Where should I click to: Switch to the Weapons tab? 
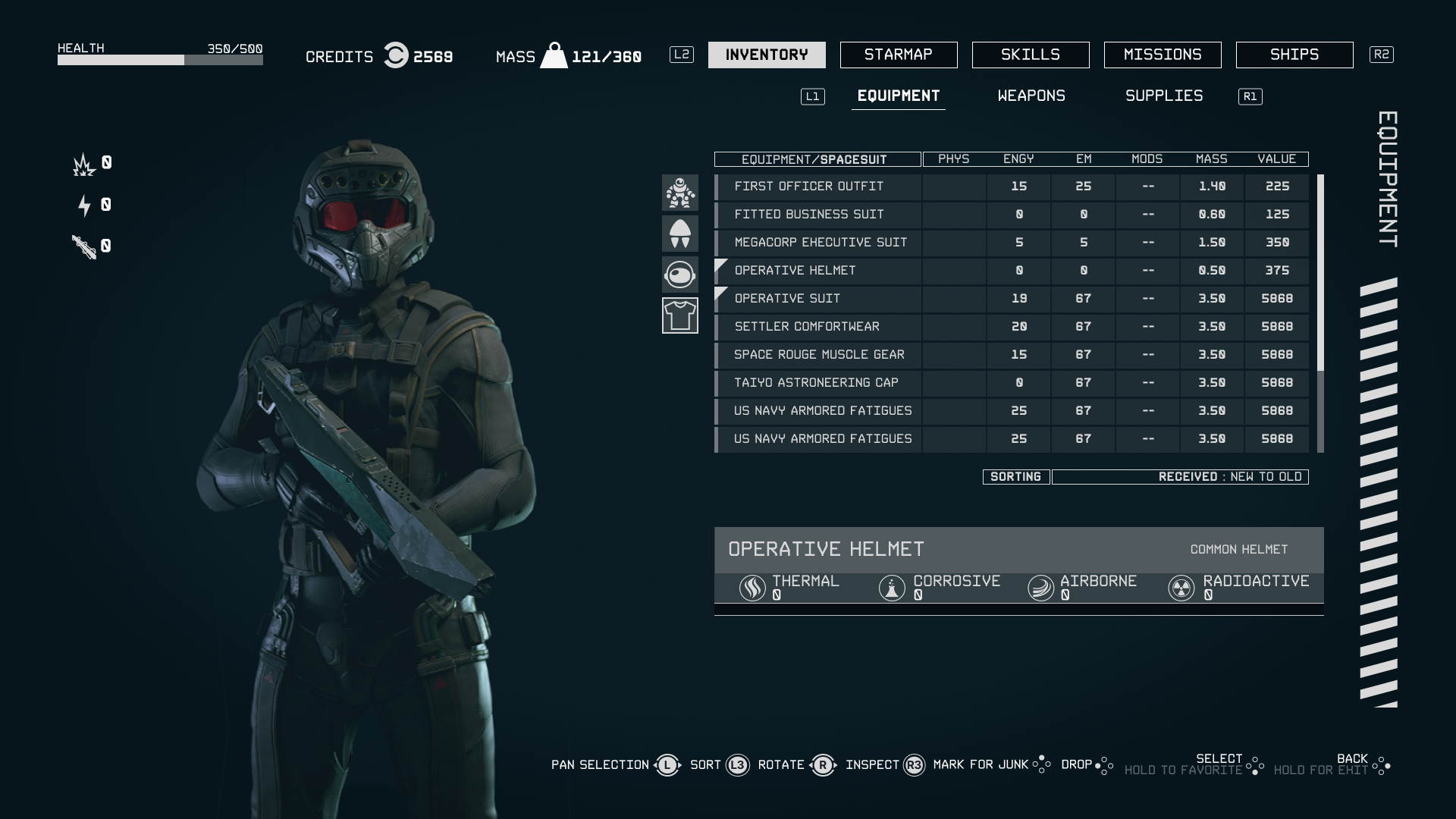[x=1031, y=96]
